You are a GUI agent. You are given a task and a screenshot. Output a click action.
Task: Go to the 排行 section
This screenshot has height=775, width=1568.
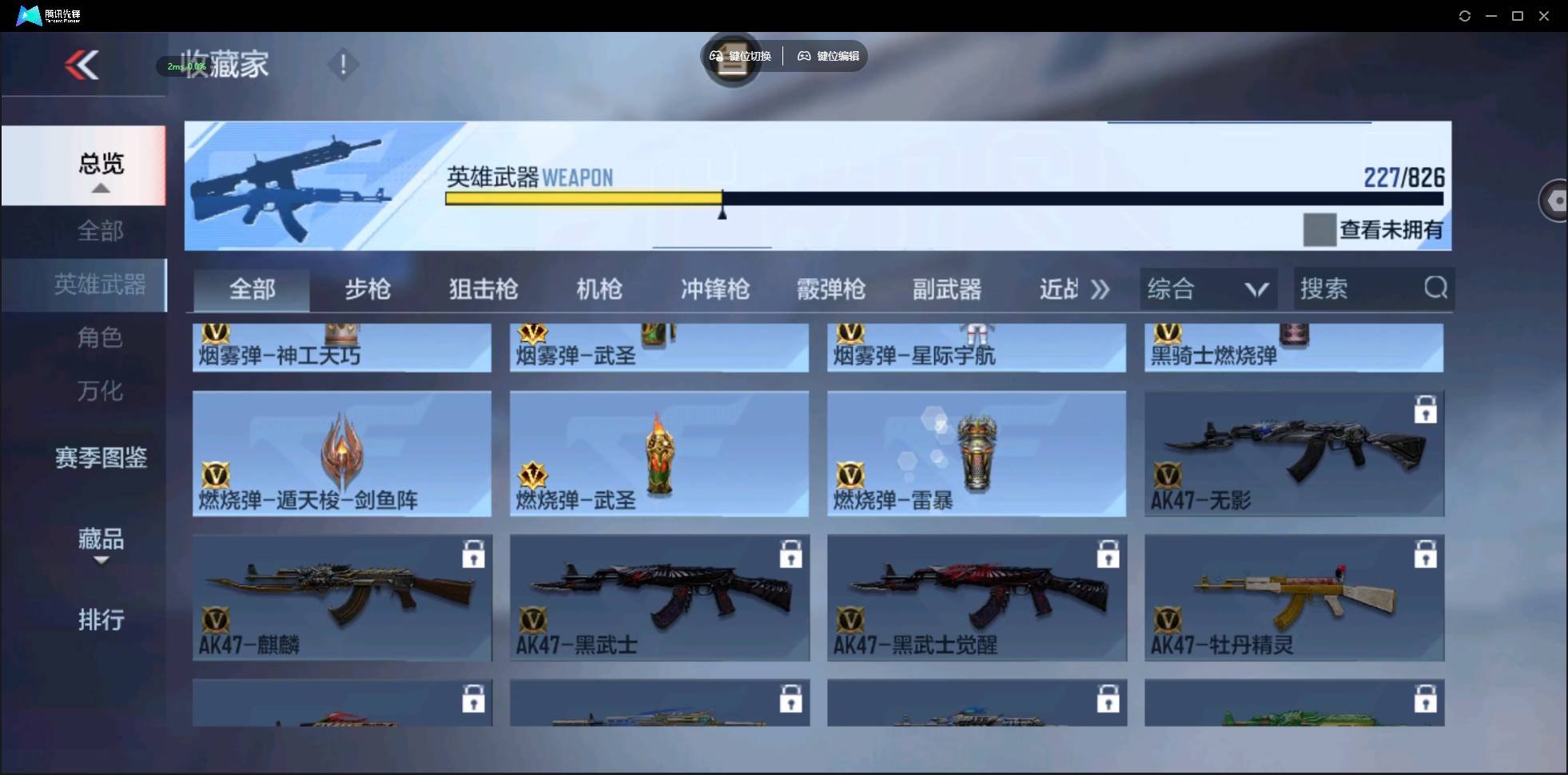[101, 620]
